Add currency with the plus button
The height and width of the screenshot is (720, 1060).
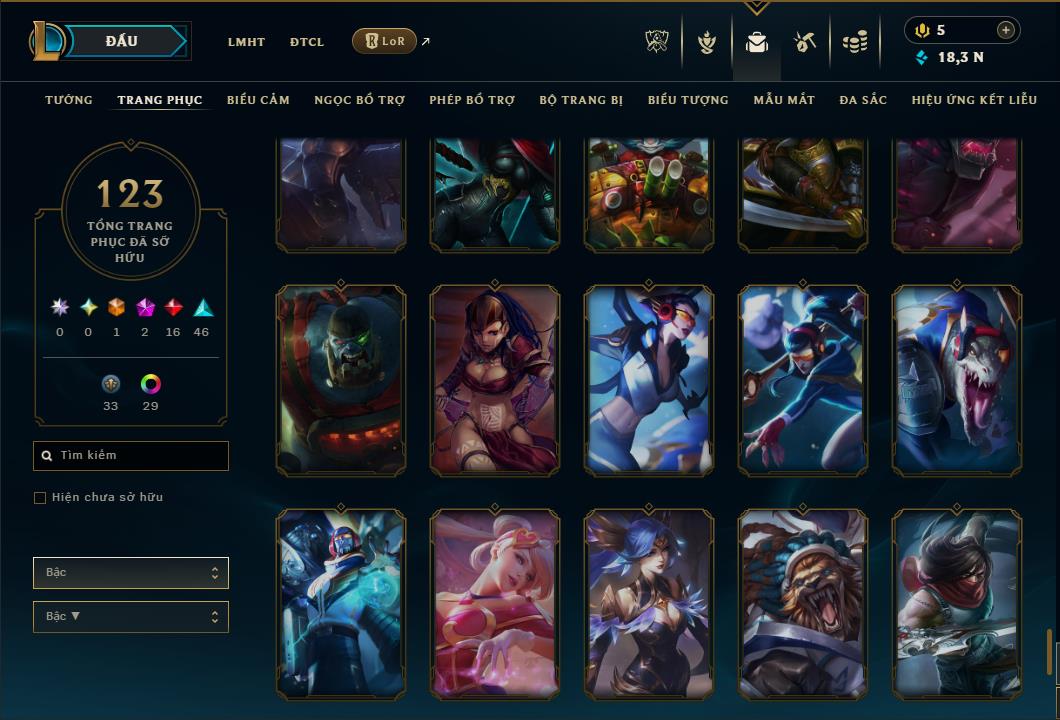[1005, 30]
